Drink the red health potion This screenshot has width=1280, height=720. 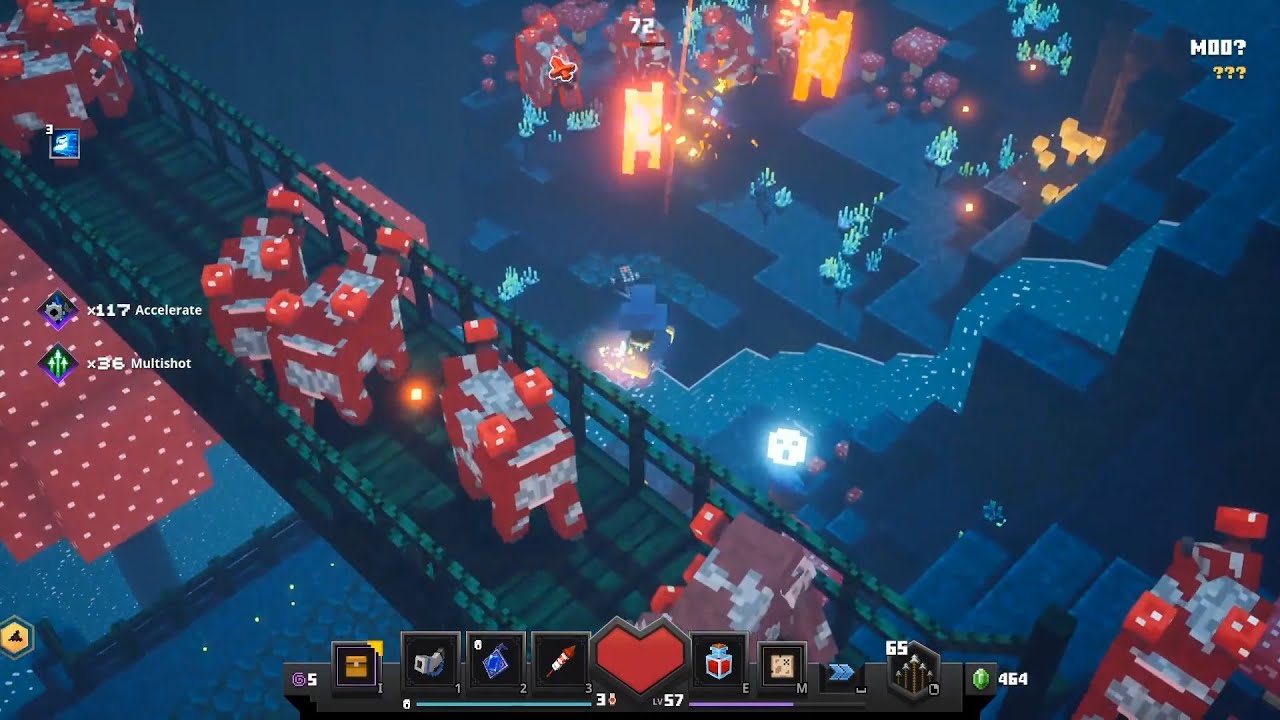coord(718,662)
